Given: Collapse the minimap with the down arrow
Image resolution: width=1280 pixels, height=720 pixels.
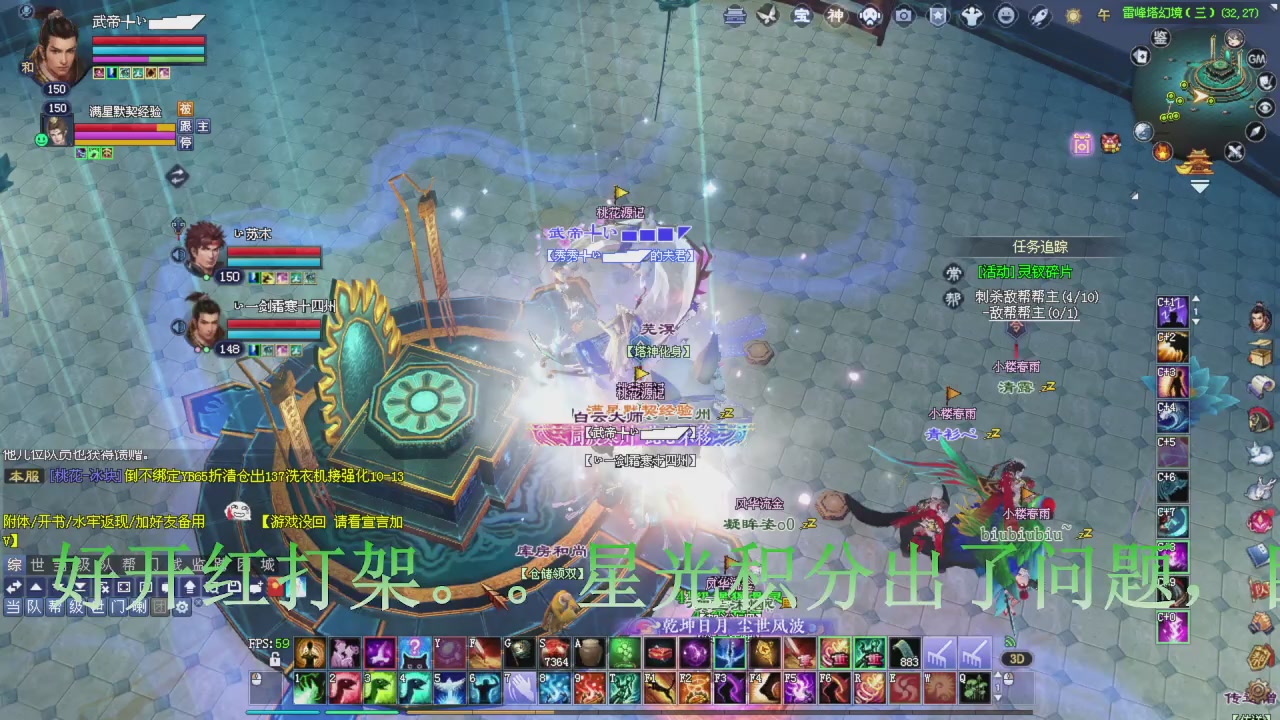Looking at the screenshot, I should pyautogui.click(x=1198, y=185).
